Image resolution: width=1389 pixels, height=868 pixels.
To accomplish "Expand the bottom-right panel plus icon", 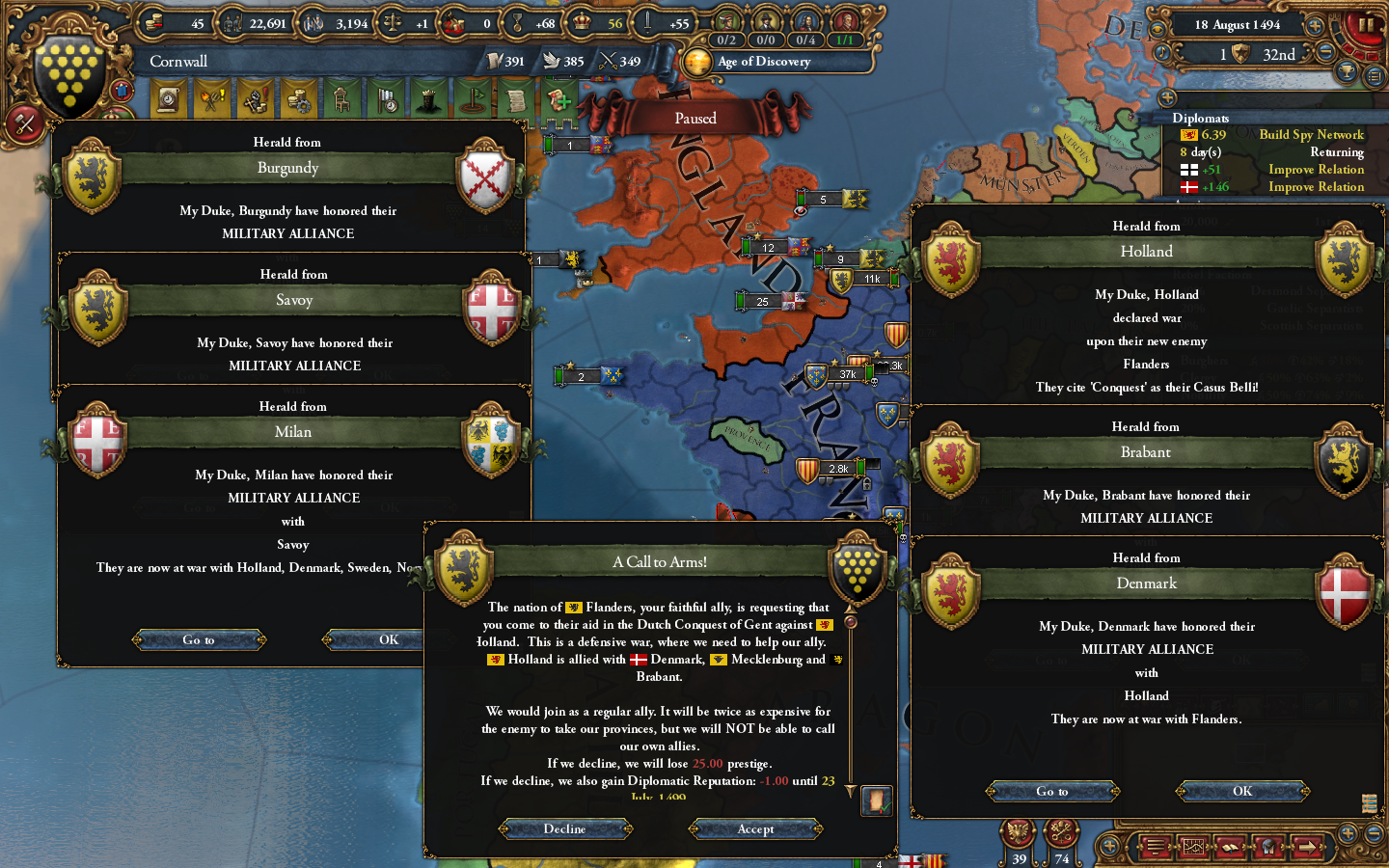I will 1348,833.
